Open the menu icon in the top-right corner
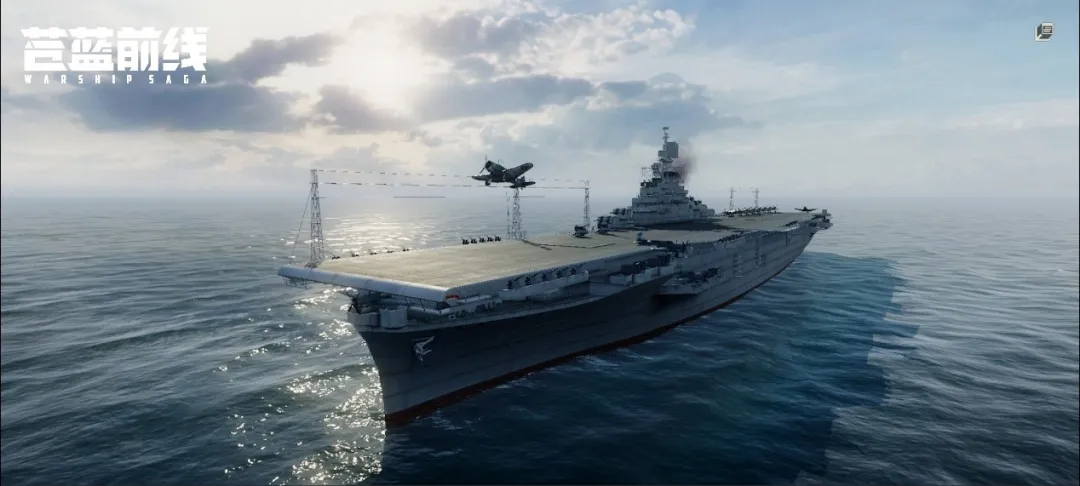The height and width of the screenshot is (486, 1080). (1044, 32)
